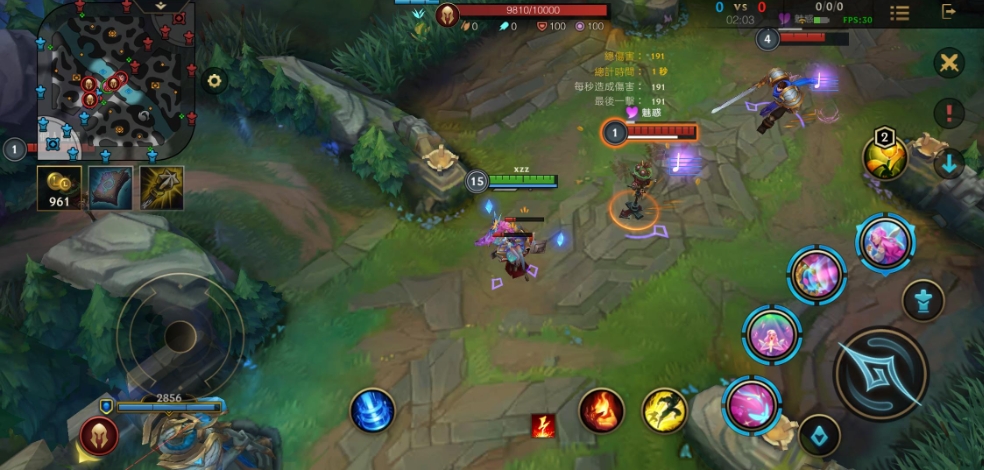Activate the basic attack button
The image size is (984, 470).
click(881, 374)
